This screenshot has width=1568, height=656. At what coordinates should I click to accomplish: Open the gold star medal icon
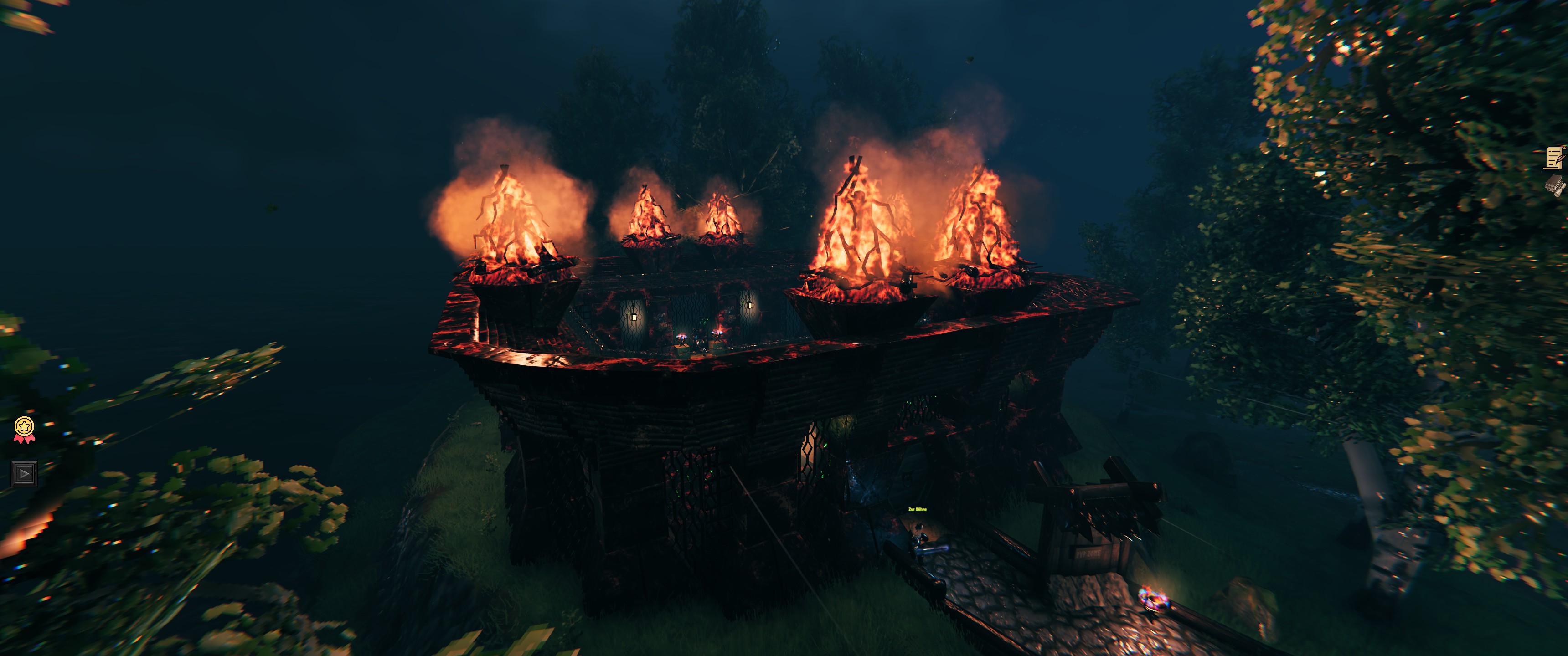pyautogui.click(x=24, y=429)
